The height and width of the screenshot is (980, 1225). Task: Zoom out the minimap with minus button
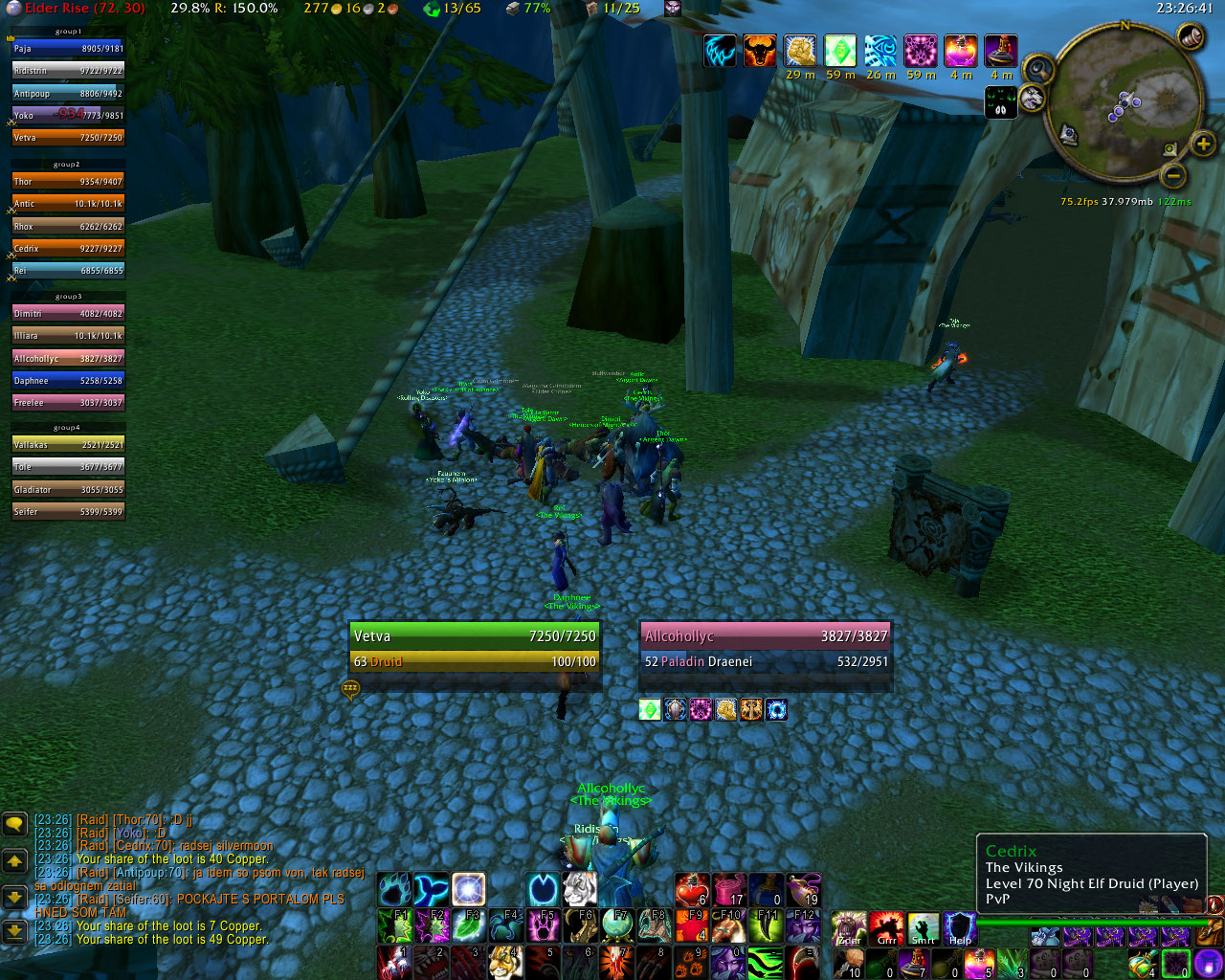(1174, 176)
